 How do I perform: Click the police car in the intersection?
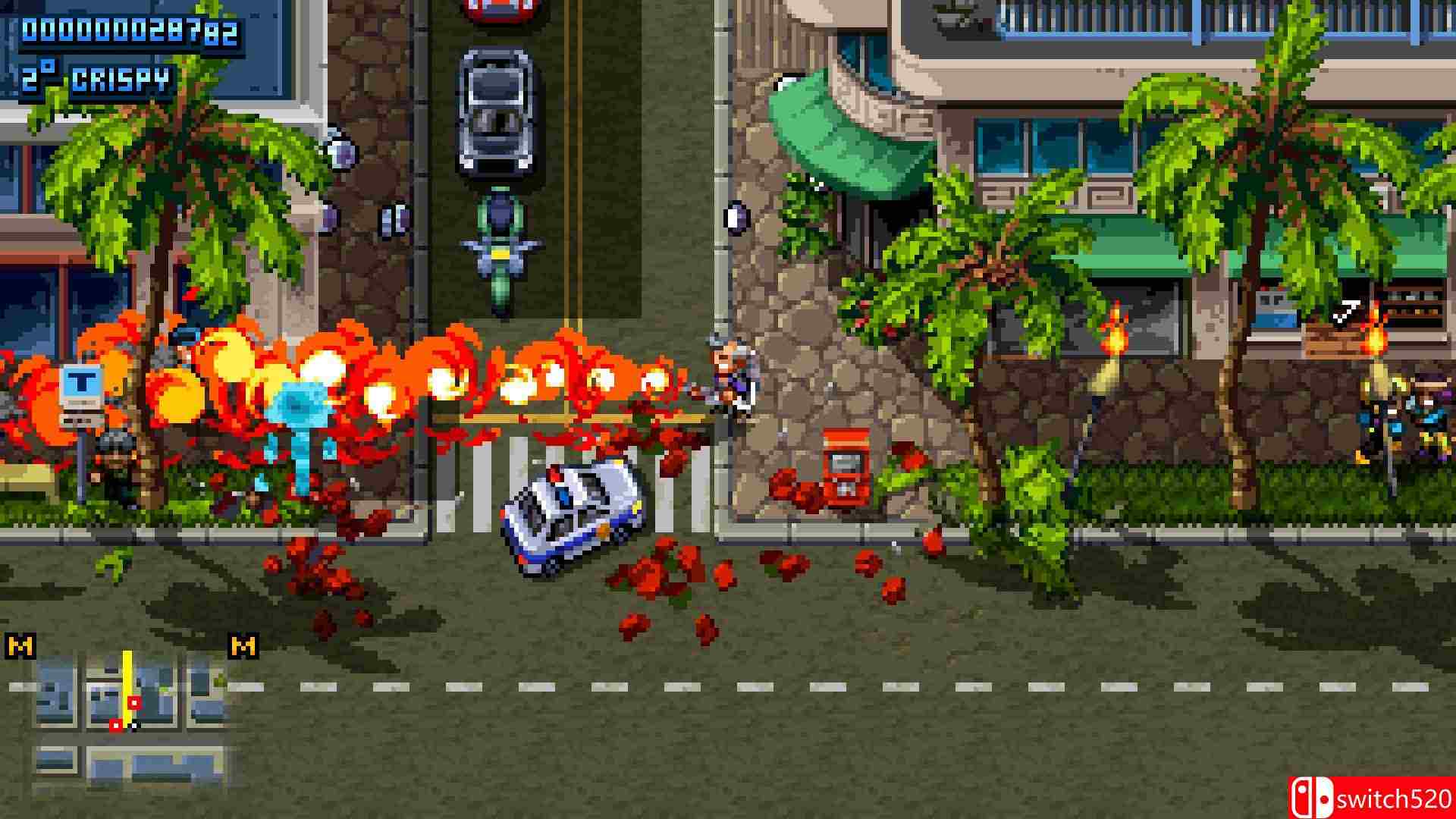569,516
